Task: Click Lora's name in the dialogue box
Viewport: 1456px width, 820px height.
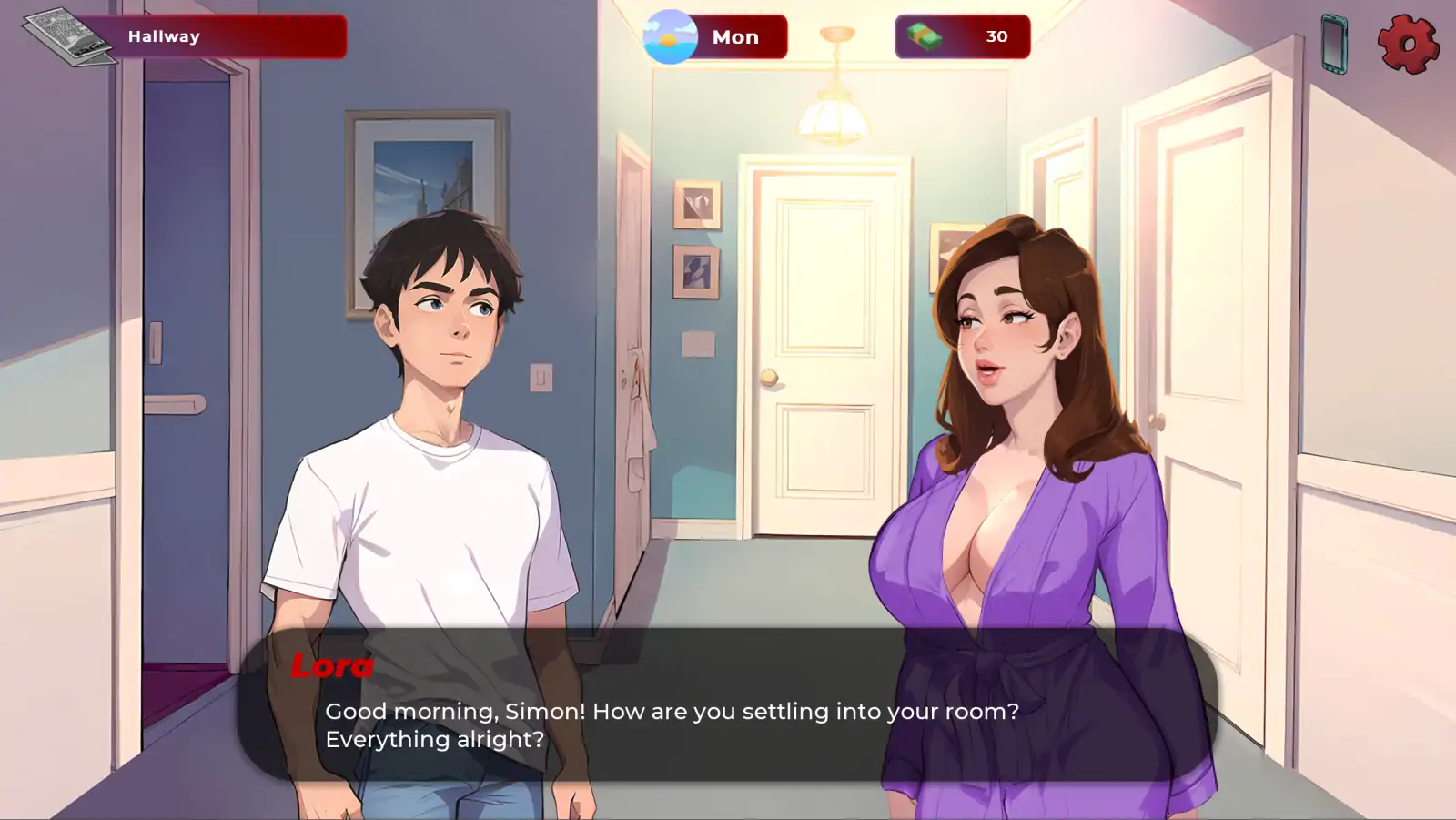Action: tap(331, 667)
